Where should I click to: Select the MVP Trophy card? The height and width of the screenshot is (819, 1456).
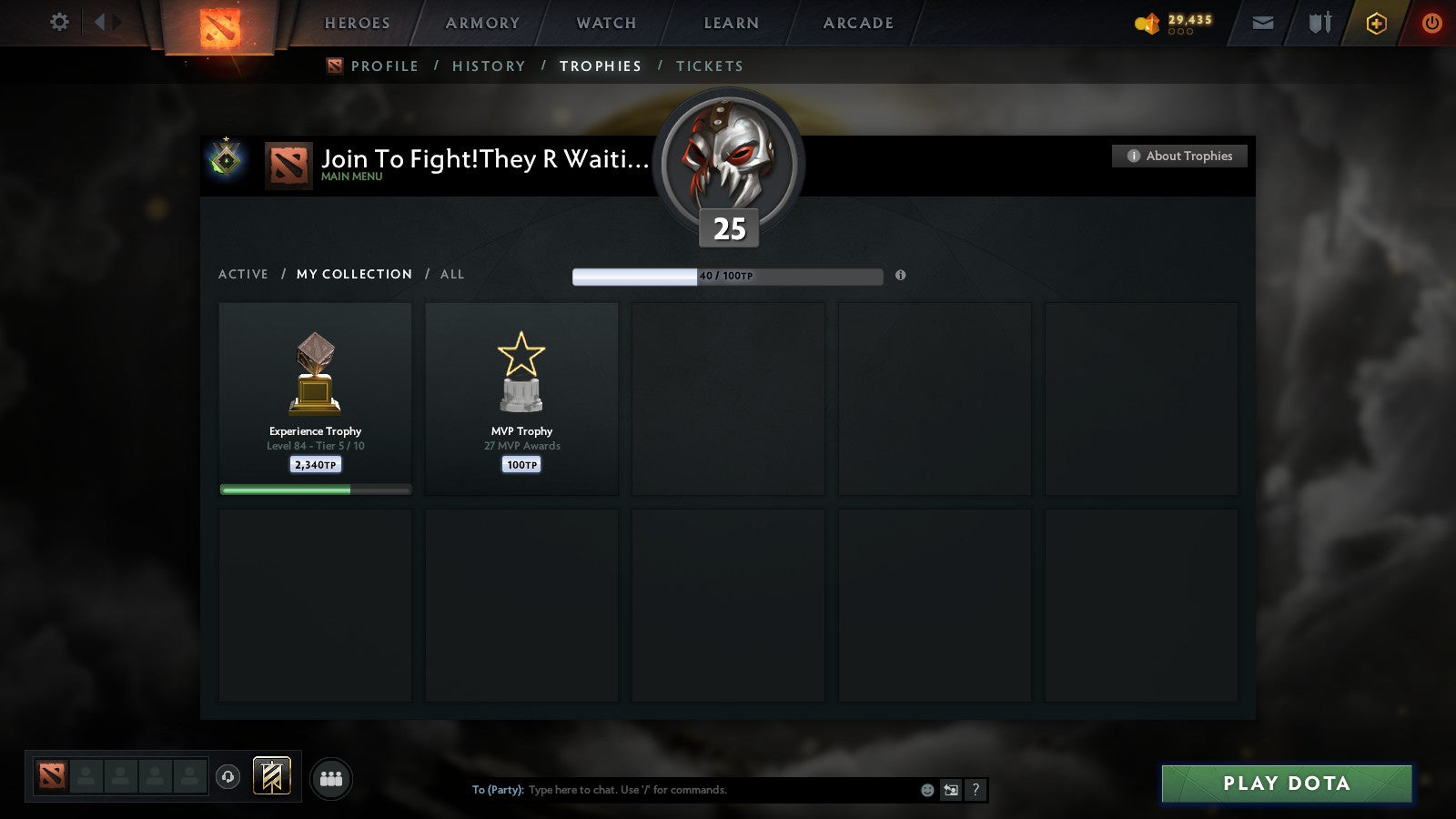(521, 399)
